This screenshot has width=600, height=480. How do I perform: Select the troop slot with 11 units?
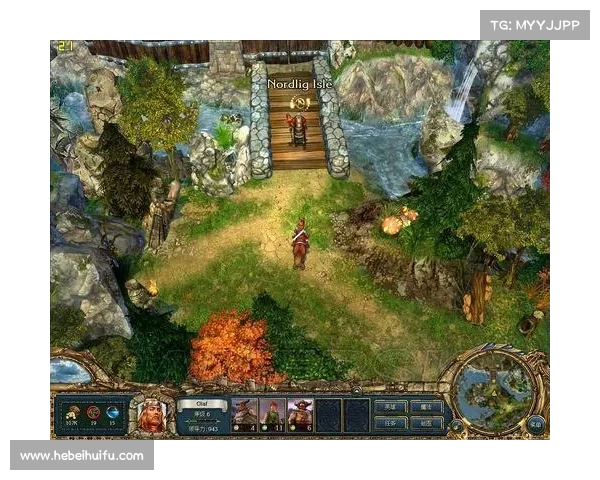point(272,413)
